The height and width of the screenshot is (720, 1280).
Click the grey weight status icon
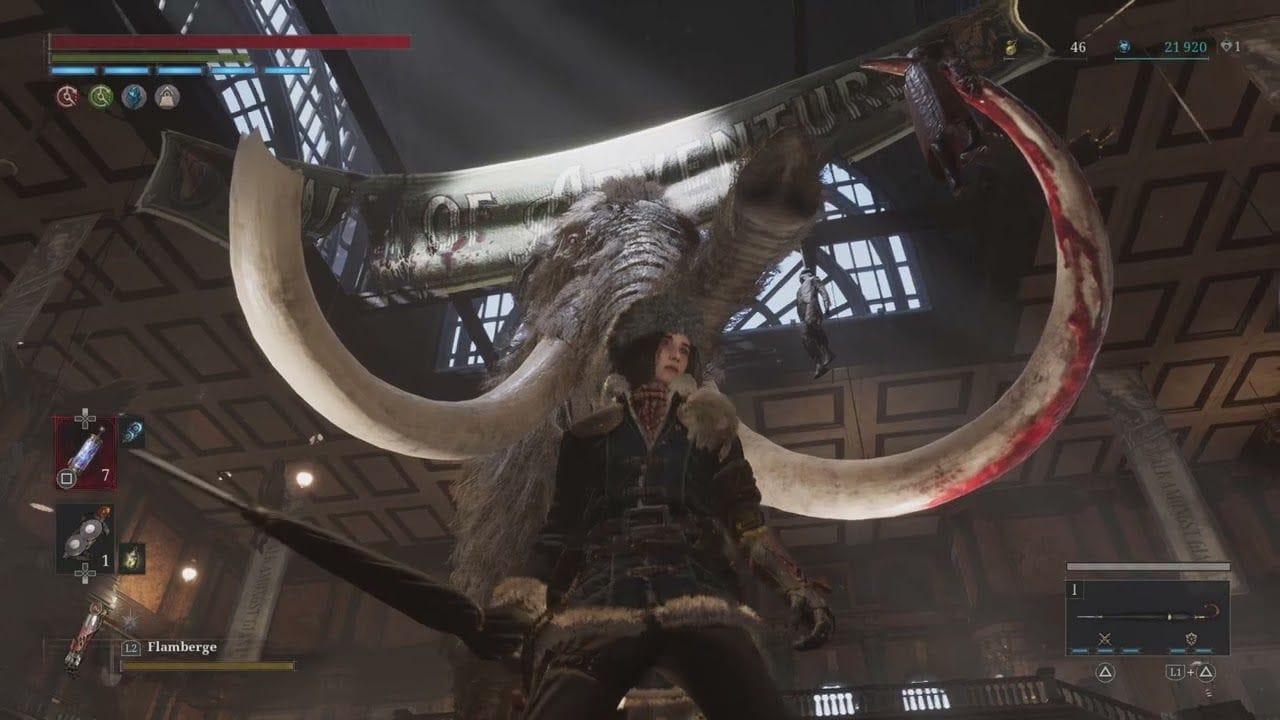coord(166,96)
